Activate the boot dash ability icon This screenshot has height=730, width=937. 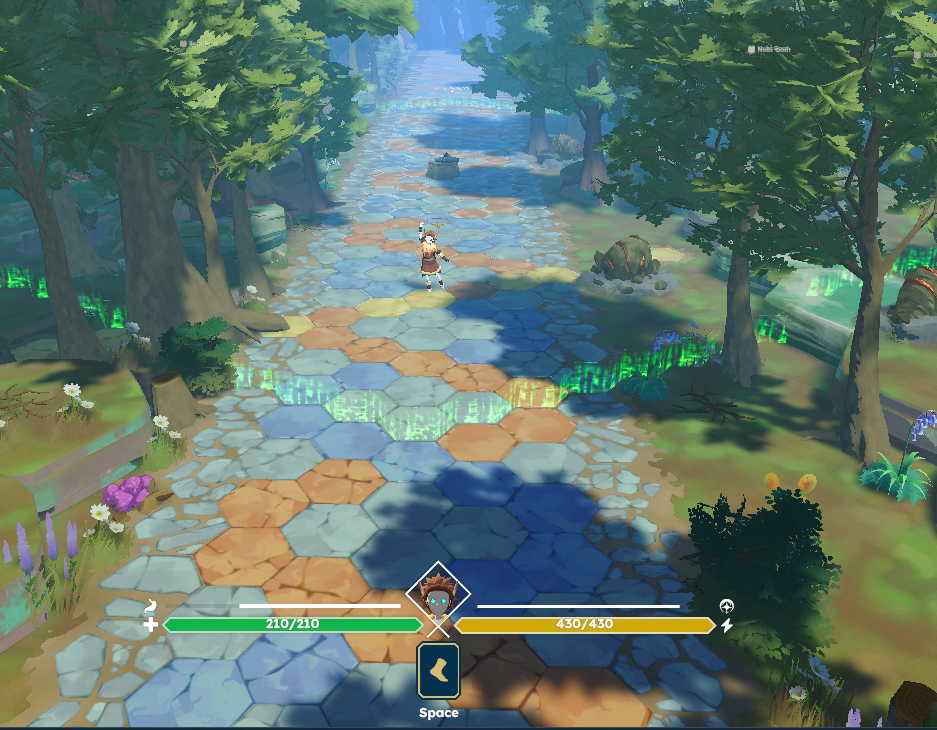click(438, 670)
